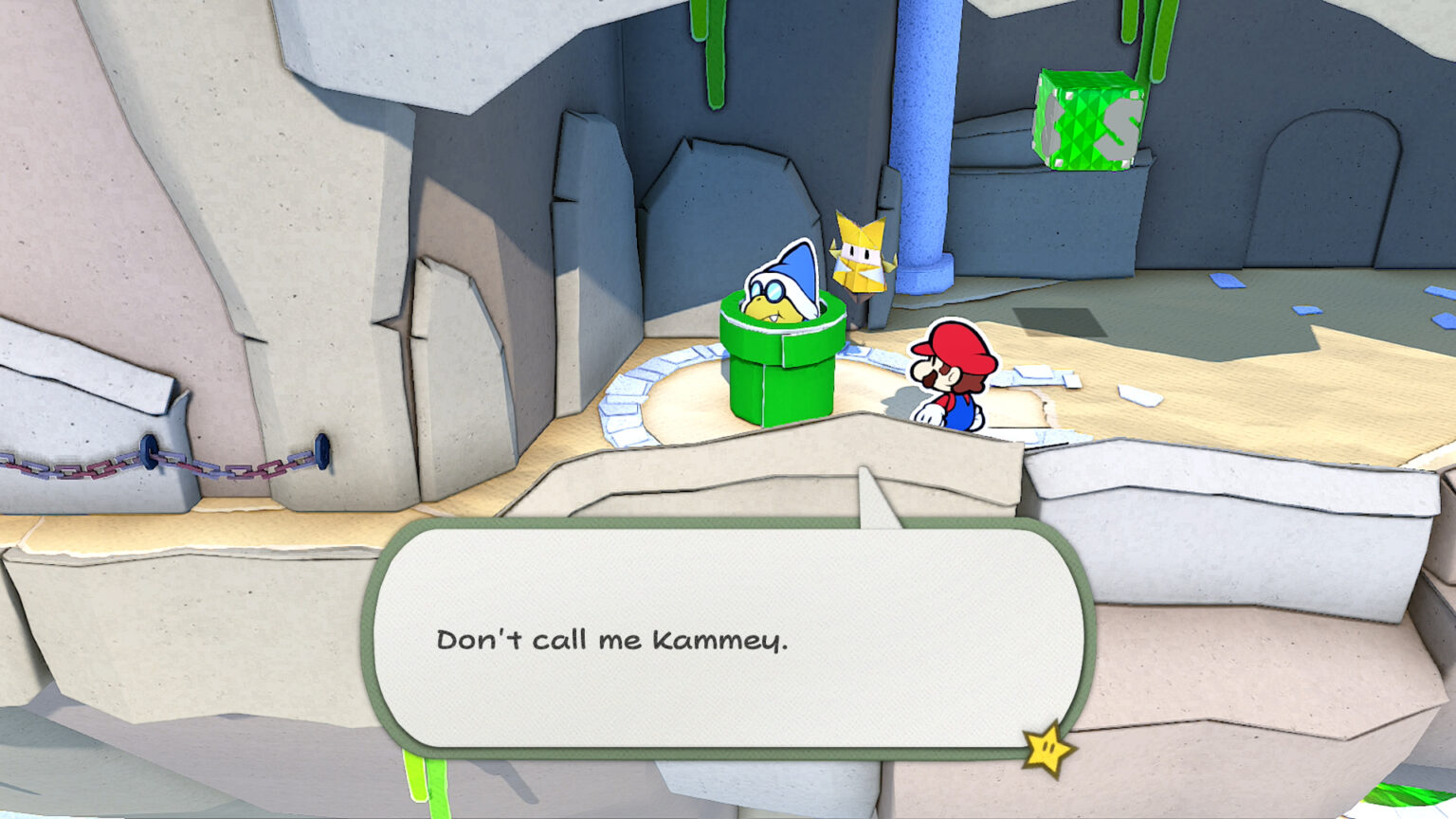Click Kamek's blue wizard hat

(x=796, y=275)
